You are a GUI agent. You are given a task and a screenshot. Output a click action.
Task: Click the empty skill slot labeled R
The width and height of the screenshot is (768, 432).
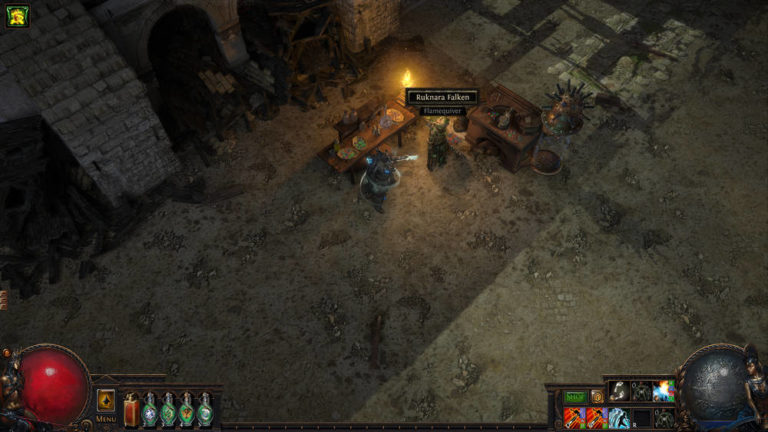[641, 417]
